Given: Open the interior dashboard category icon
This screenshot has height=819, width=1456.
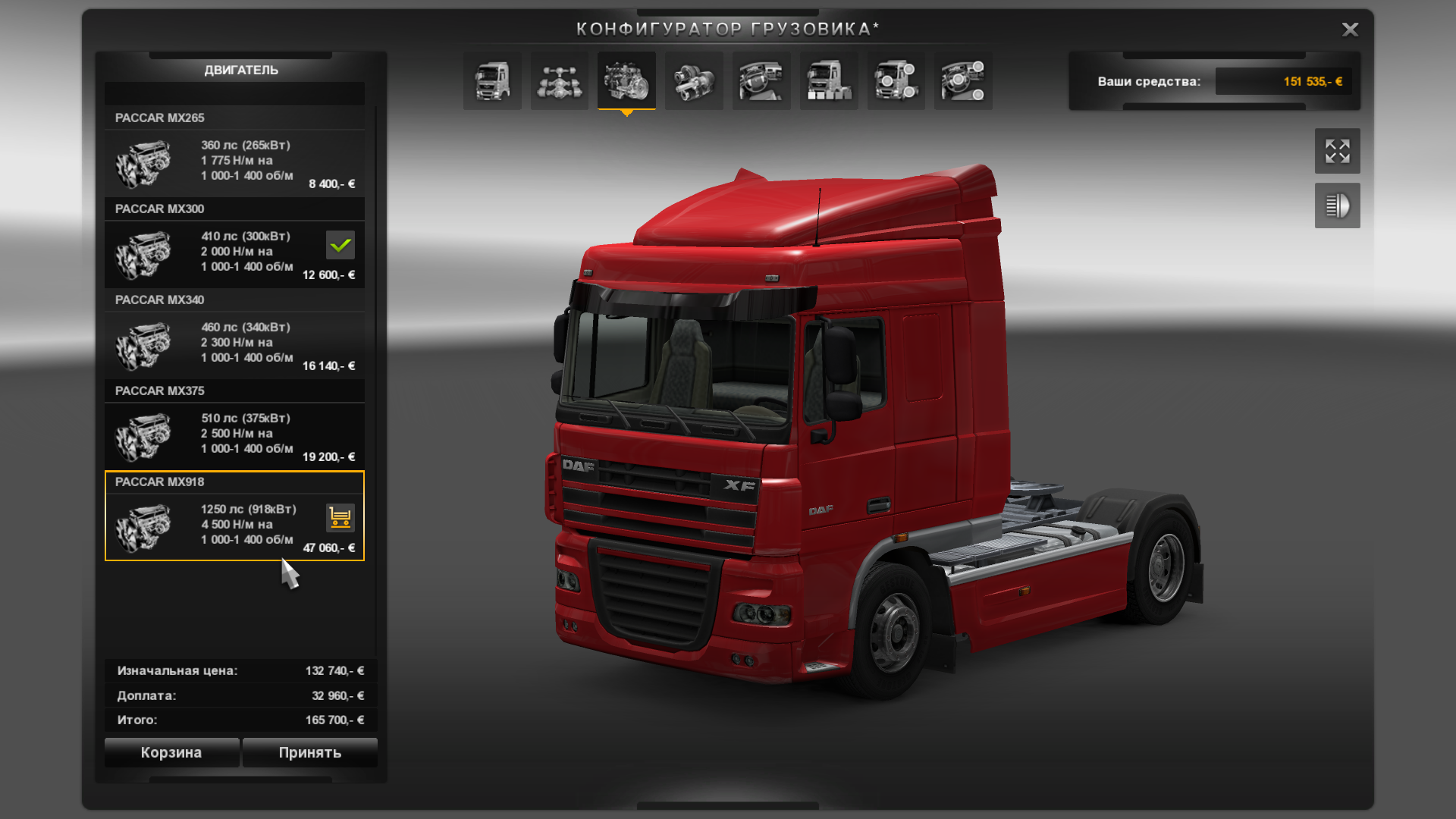Looking at the screenshot, I should click(x=761, y=81).
